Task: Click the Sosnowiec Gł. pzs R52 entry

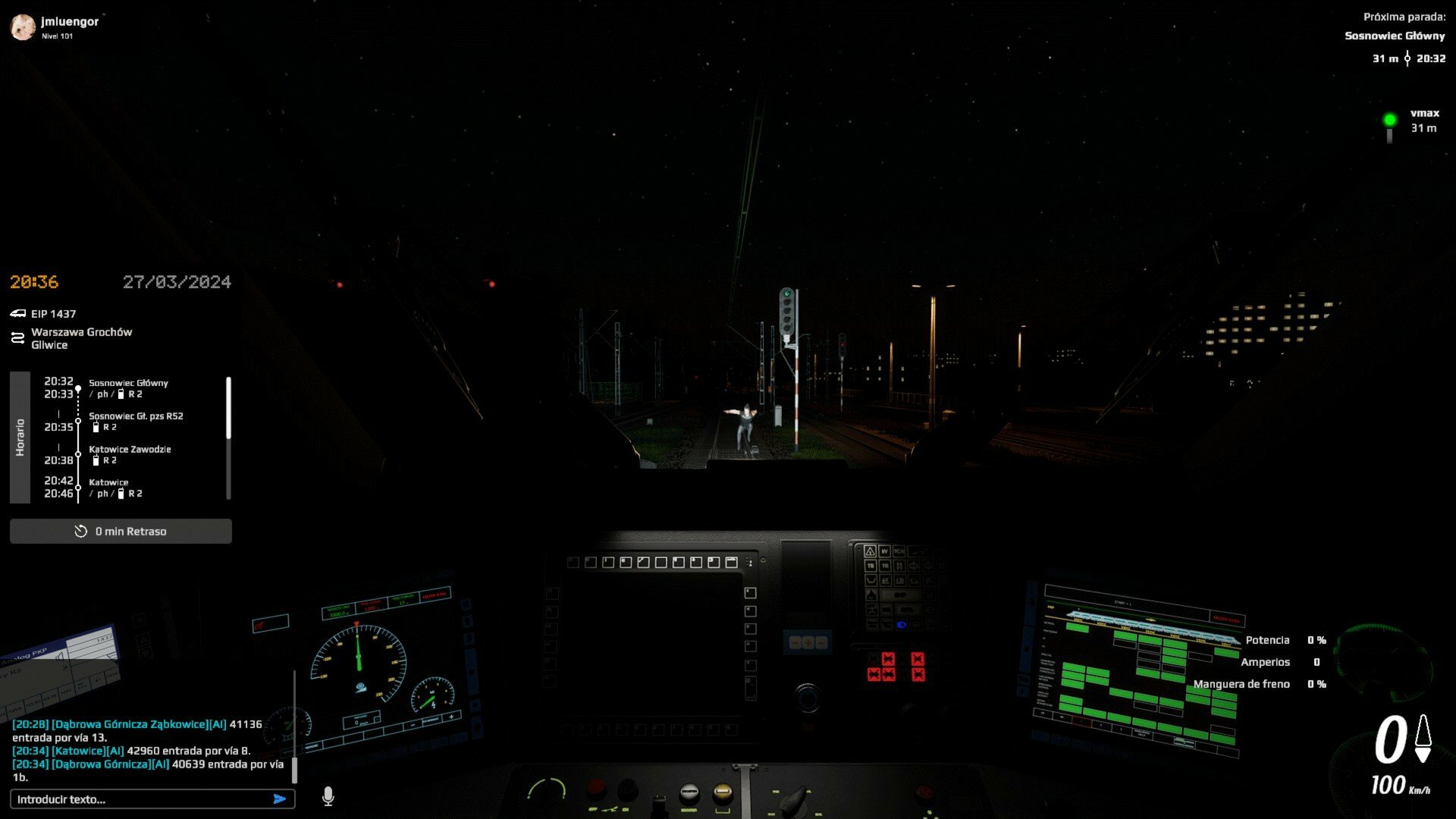Action: click(136, 416)
